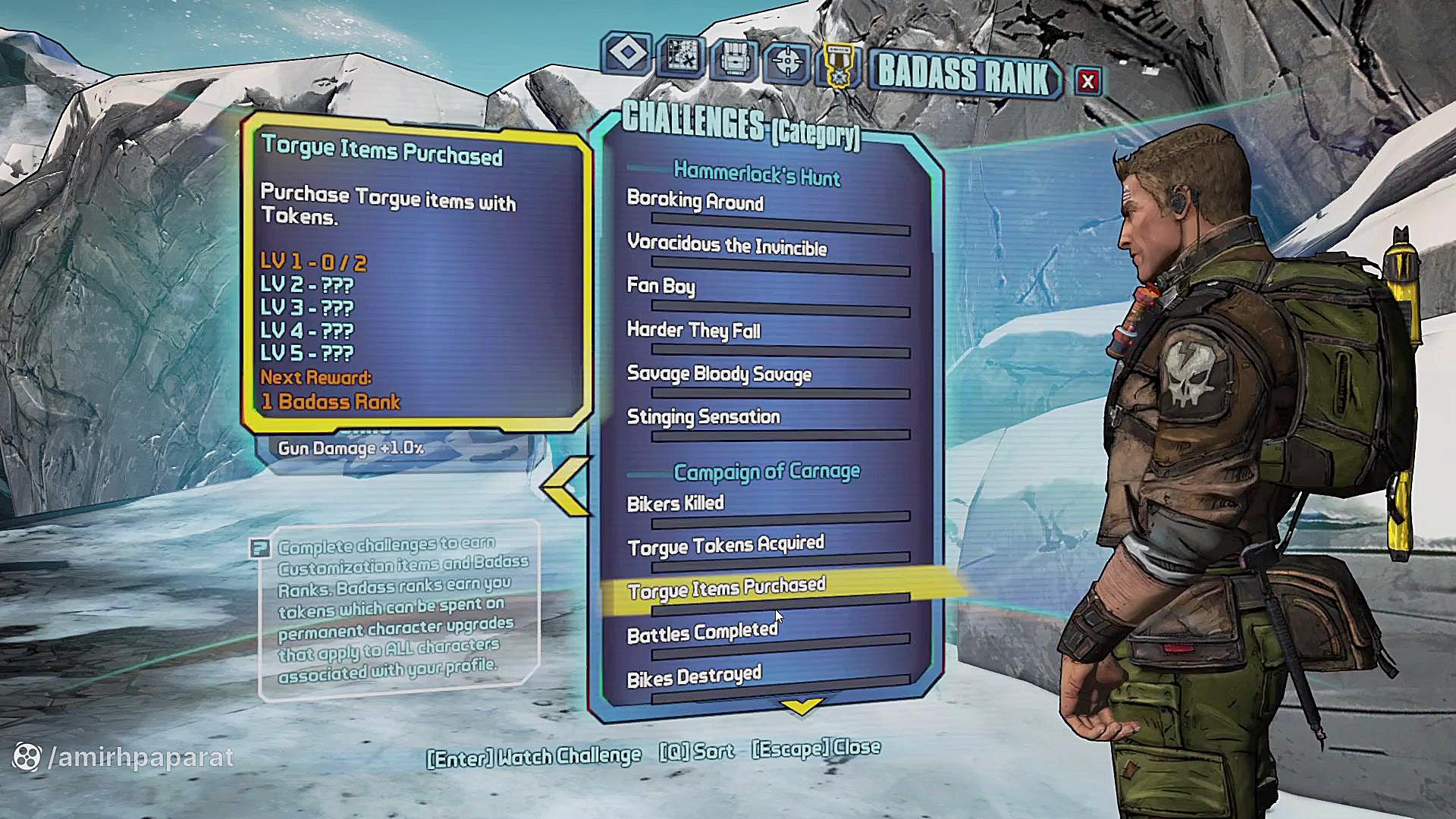1456x819 pixels.
Task: Open the Missions tab with the diamond icon
Action: 627,53
